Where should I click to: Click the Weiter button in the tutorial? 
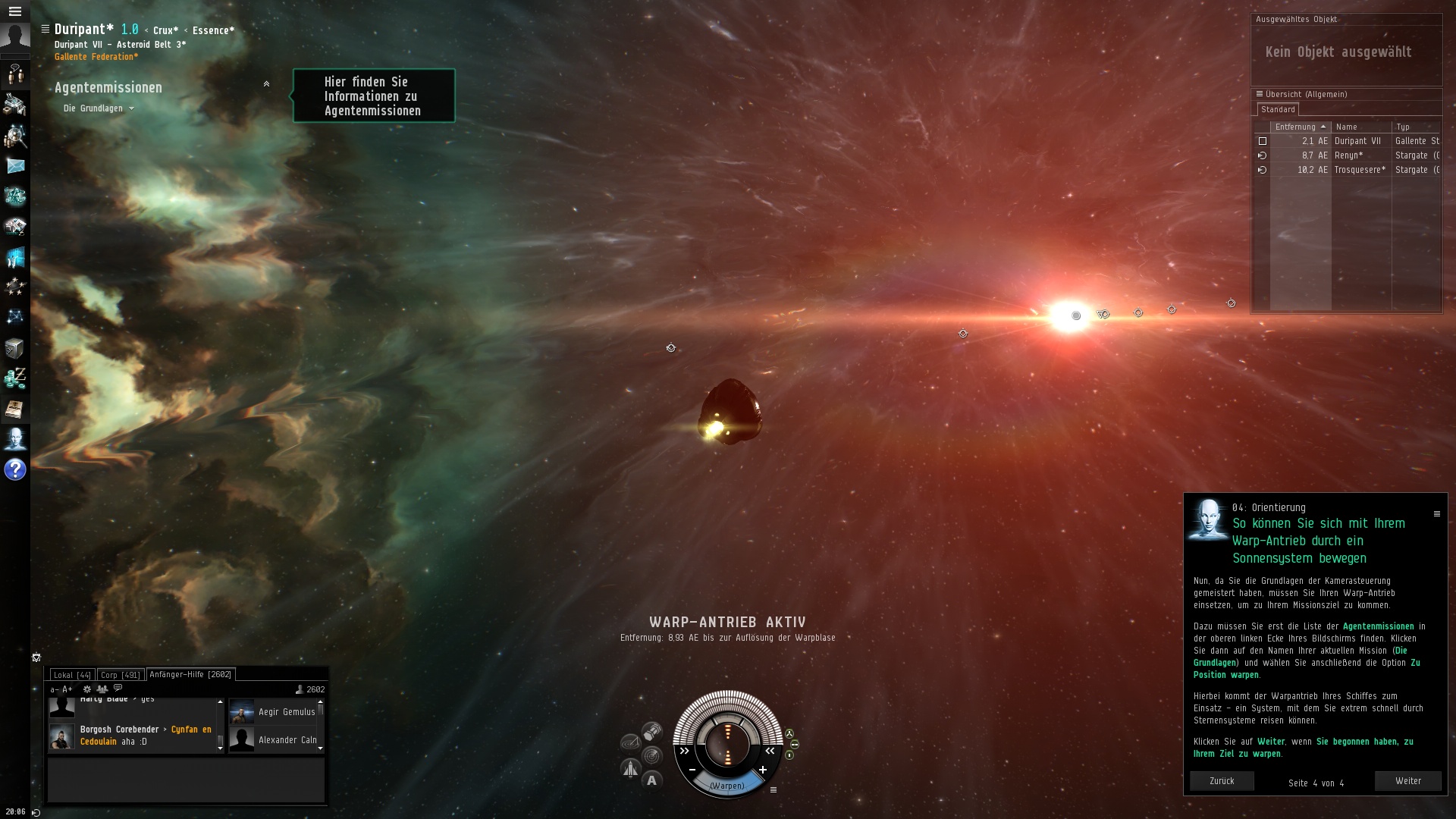coord(1407,781)
